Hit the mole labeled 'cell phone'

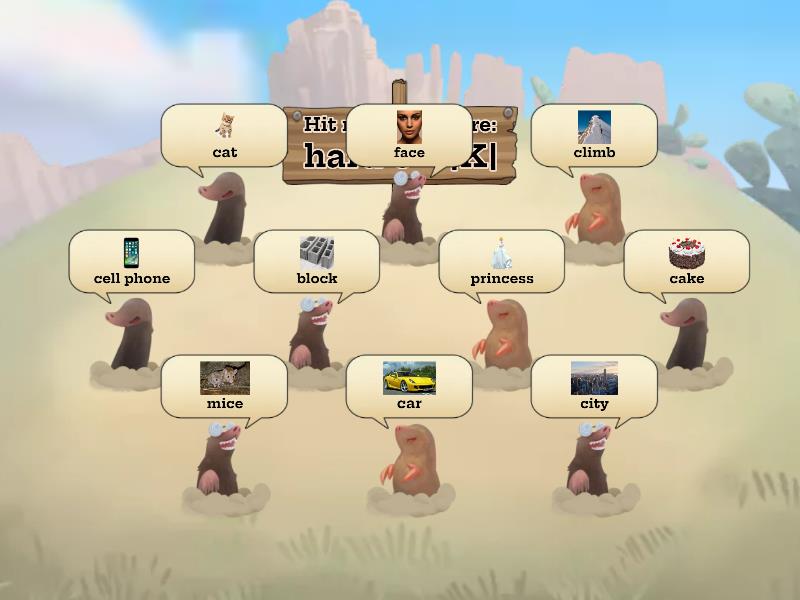coord(131,333)
